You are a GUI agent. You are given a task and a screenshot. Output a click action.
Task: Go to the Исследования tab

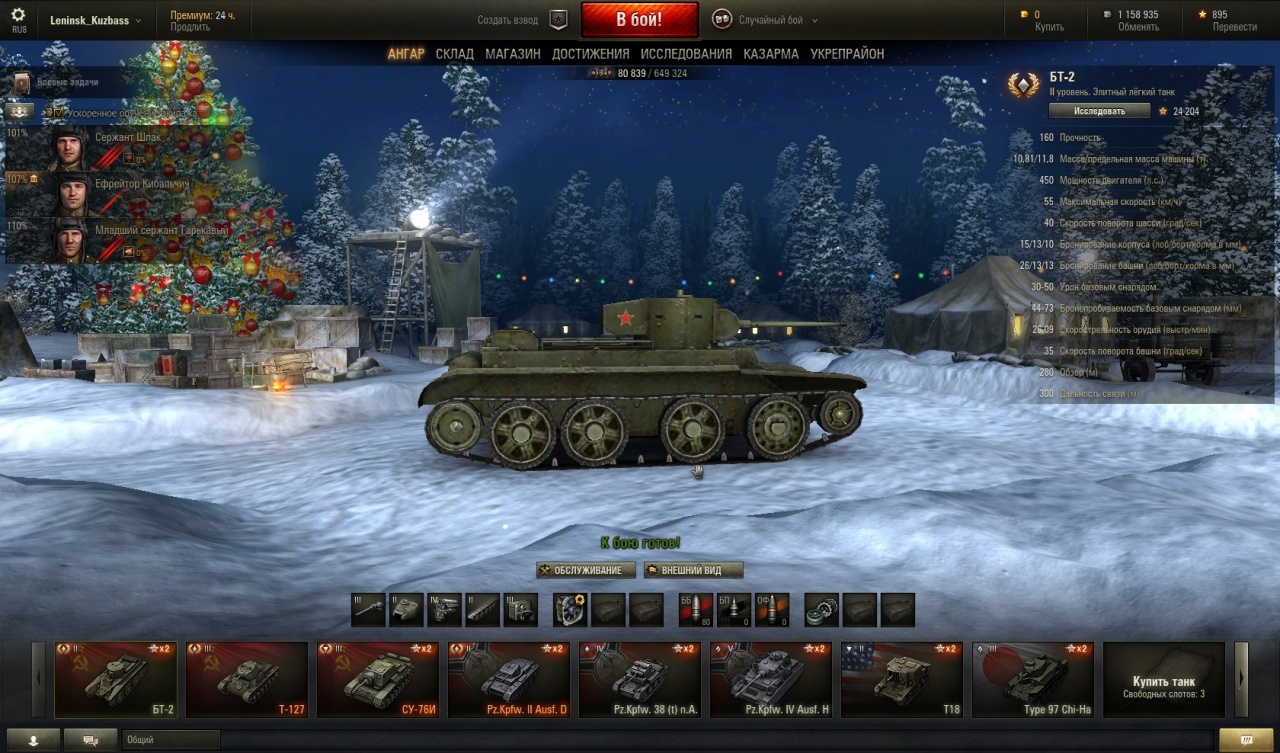686,54
